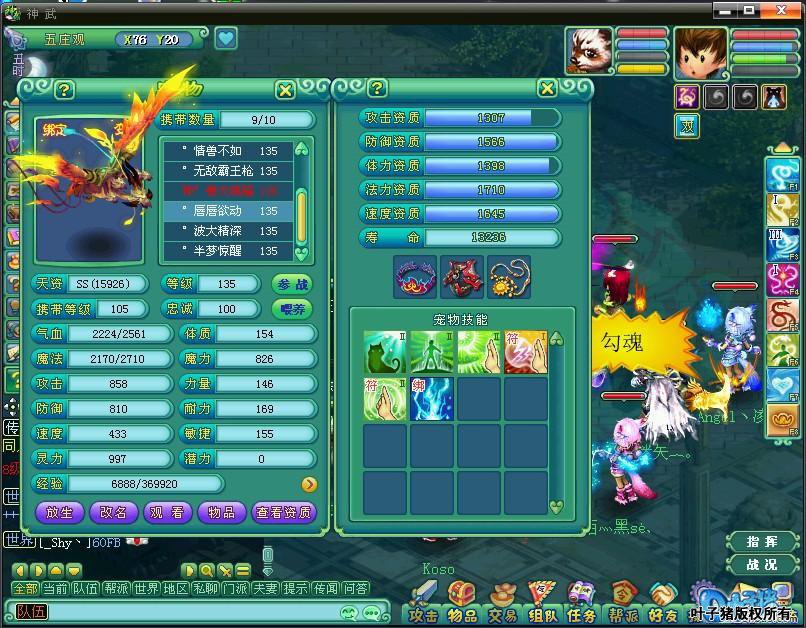
Task: Feed the pet with 喂养 button
Action: (292, 310)
